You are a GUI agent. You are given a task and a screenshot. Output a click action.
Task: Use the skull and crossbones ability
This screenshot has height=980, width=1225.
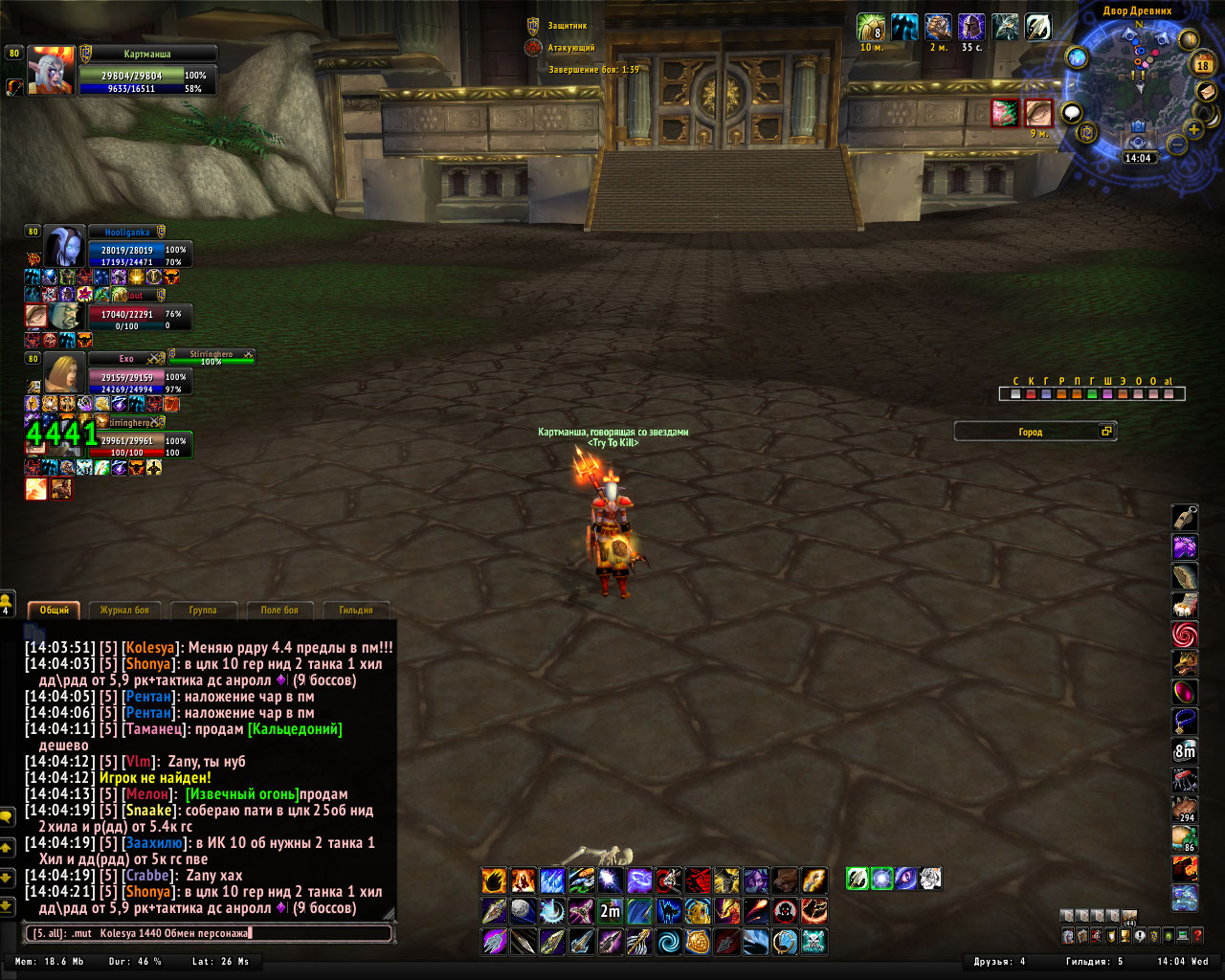[813, 942]
